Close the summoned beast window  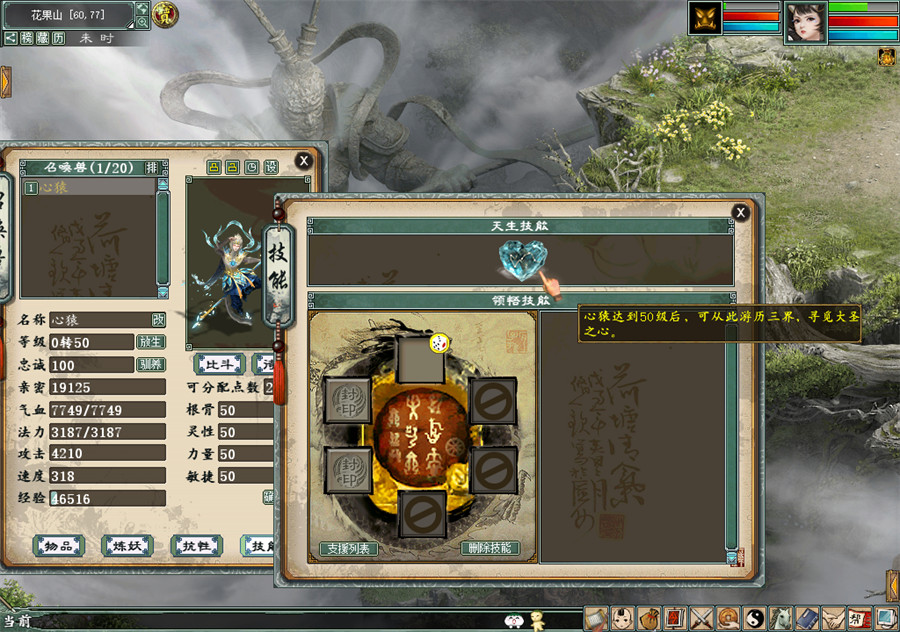coord(304,161)
